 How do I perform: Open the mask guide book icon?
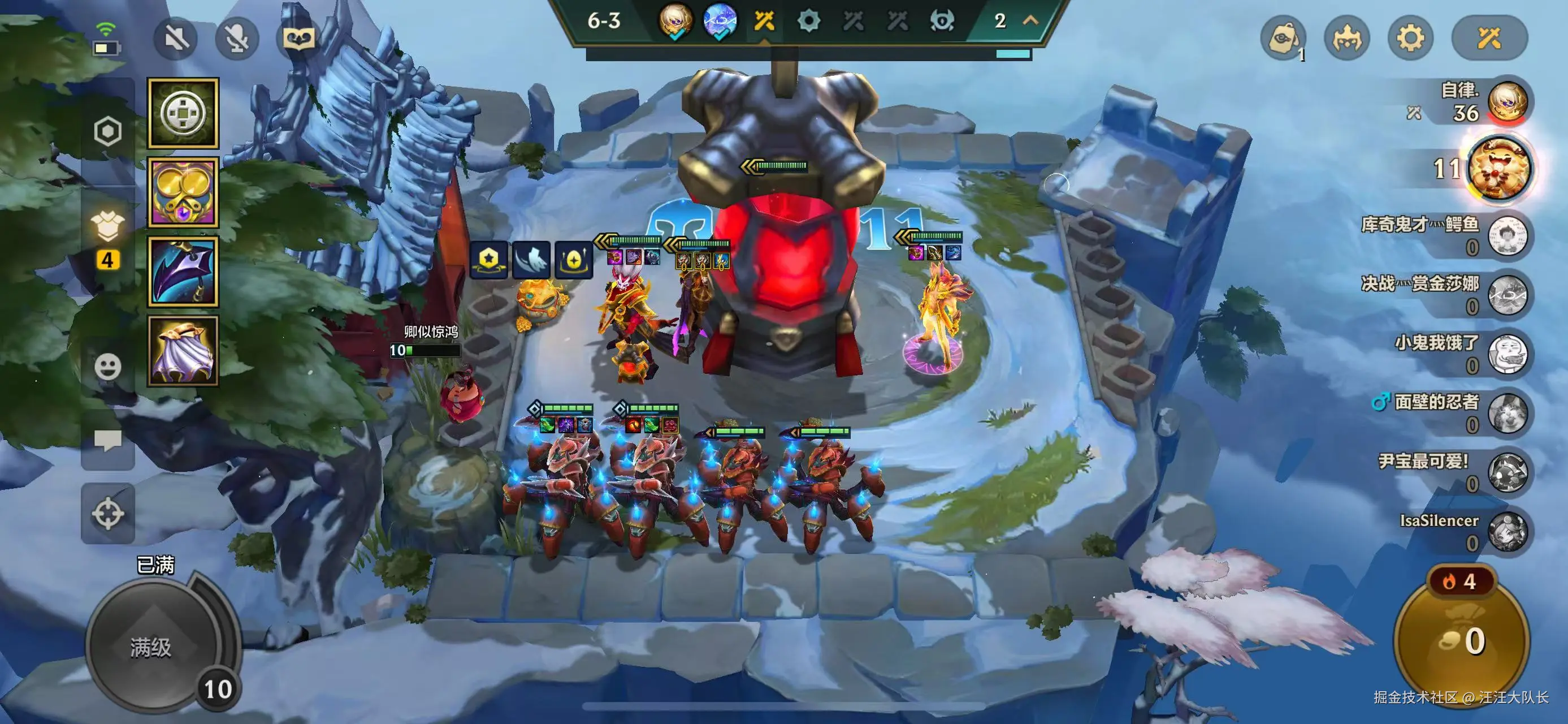click(298, 39)
